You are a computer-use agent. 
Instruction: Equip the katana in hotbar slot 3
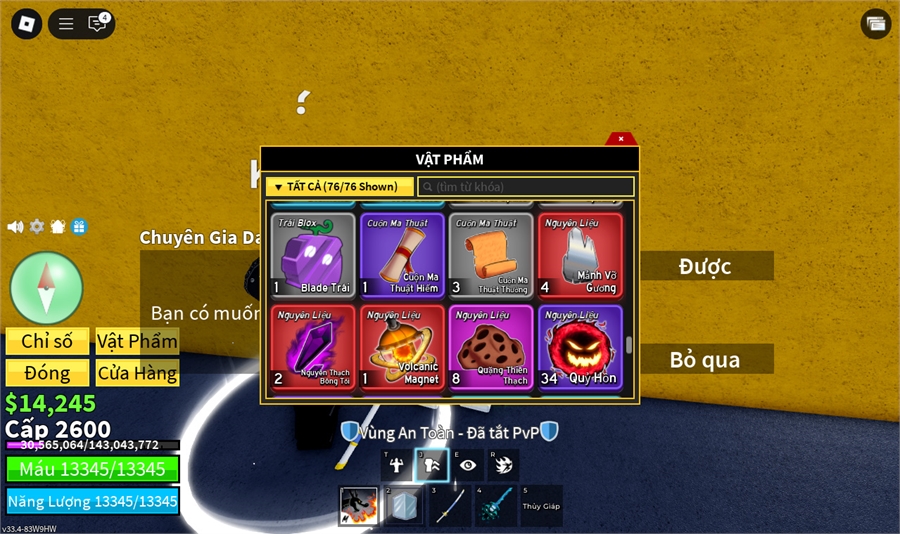click(x=450, y=506)
